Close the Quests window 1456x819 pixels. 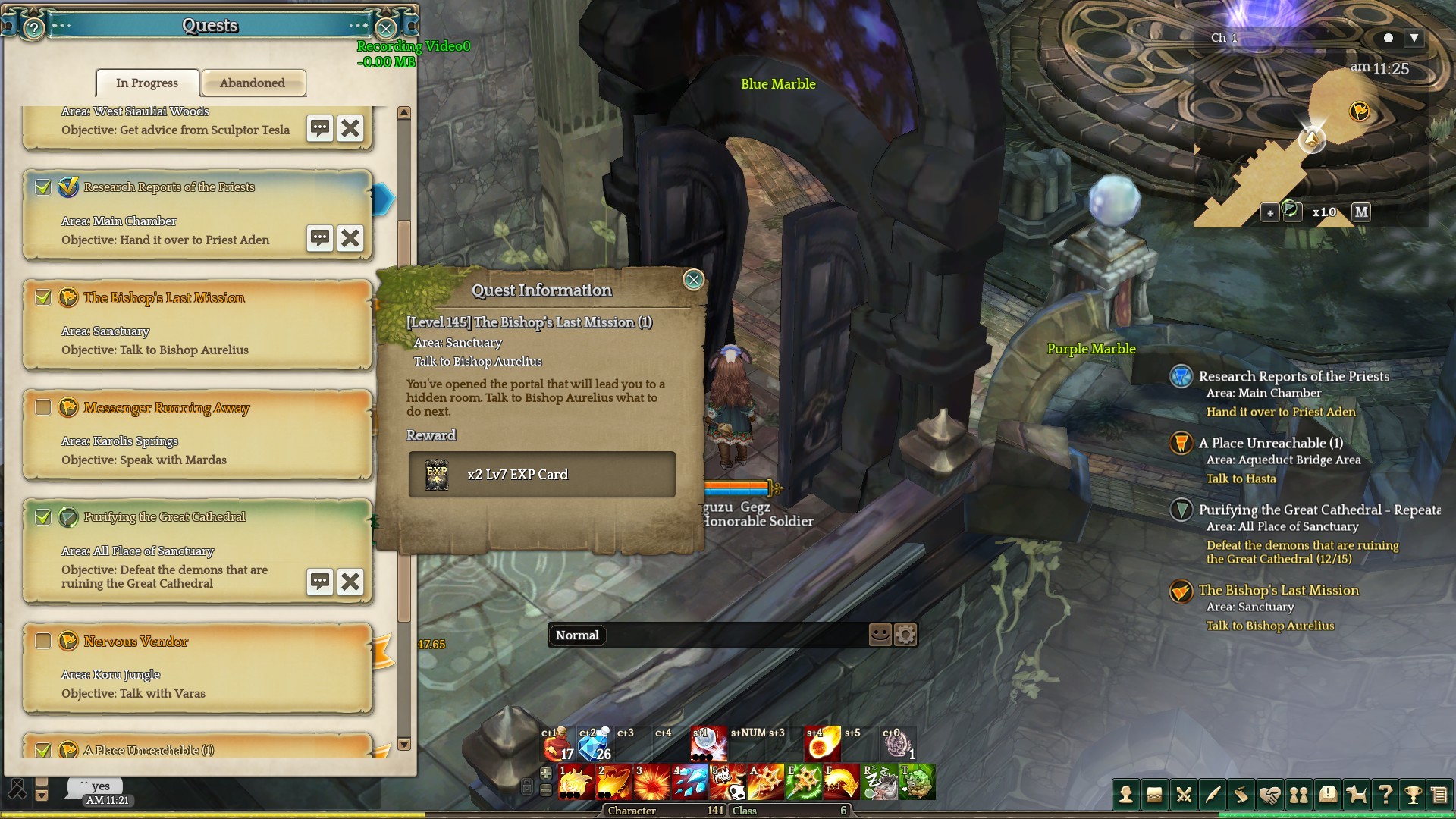coord(386,29)
